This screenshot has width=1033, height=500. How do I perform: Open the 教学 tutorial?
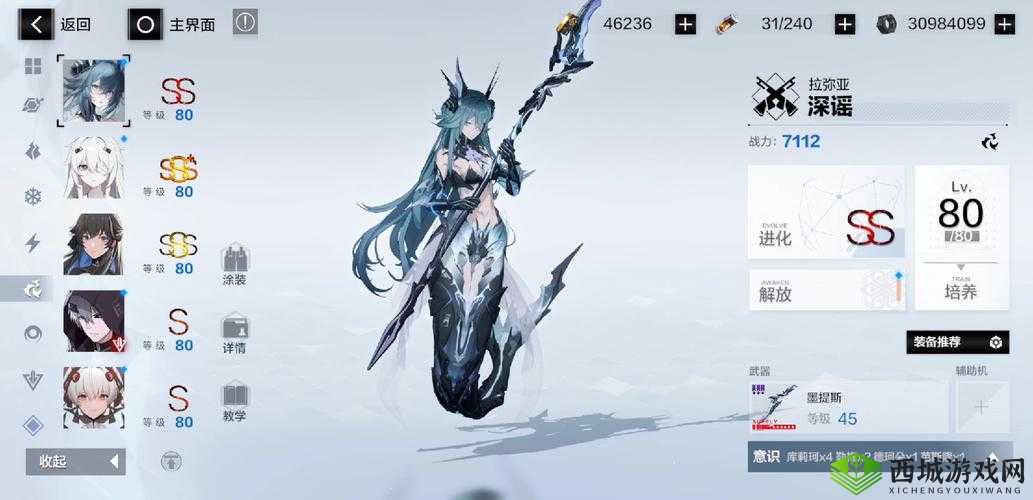[x=235, y=402]
